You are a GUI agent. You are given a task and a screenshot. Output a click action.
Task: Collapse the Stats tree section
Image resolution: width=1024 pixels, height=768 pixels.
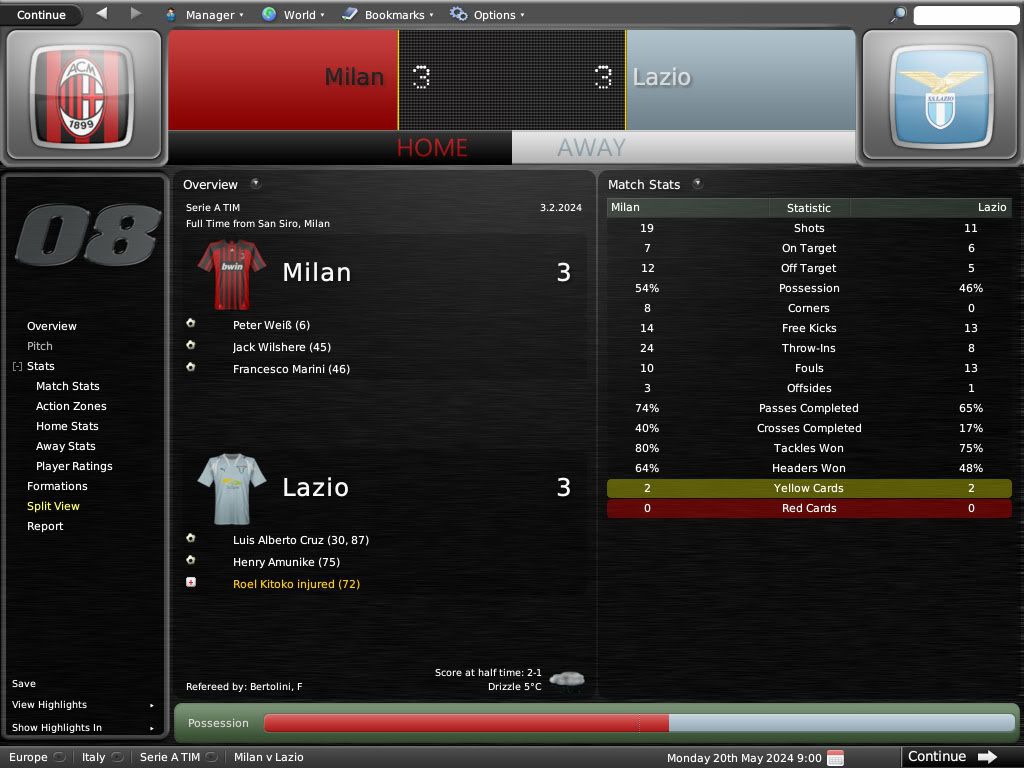tap(17, 367)
